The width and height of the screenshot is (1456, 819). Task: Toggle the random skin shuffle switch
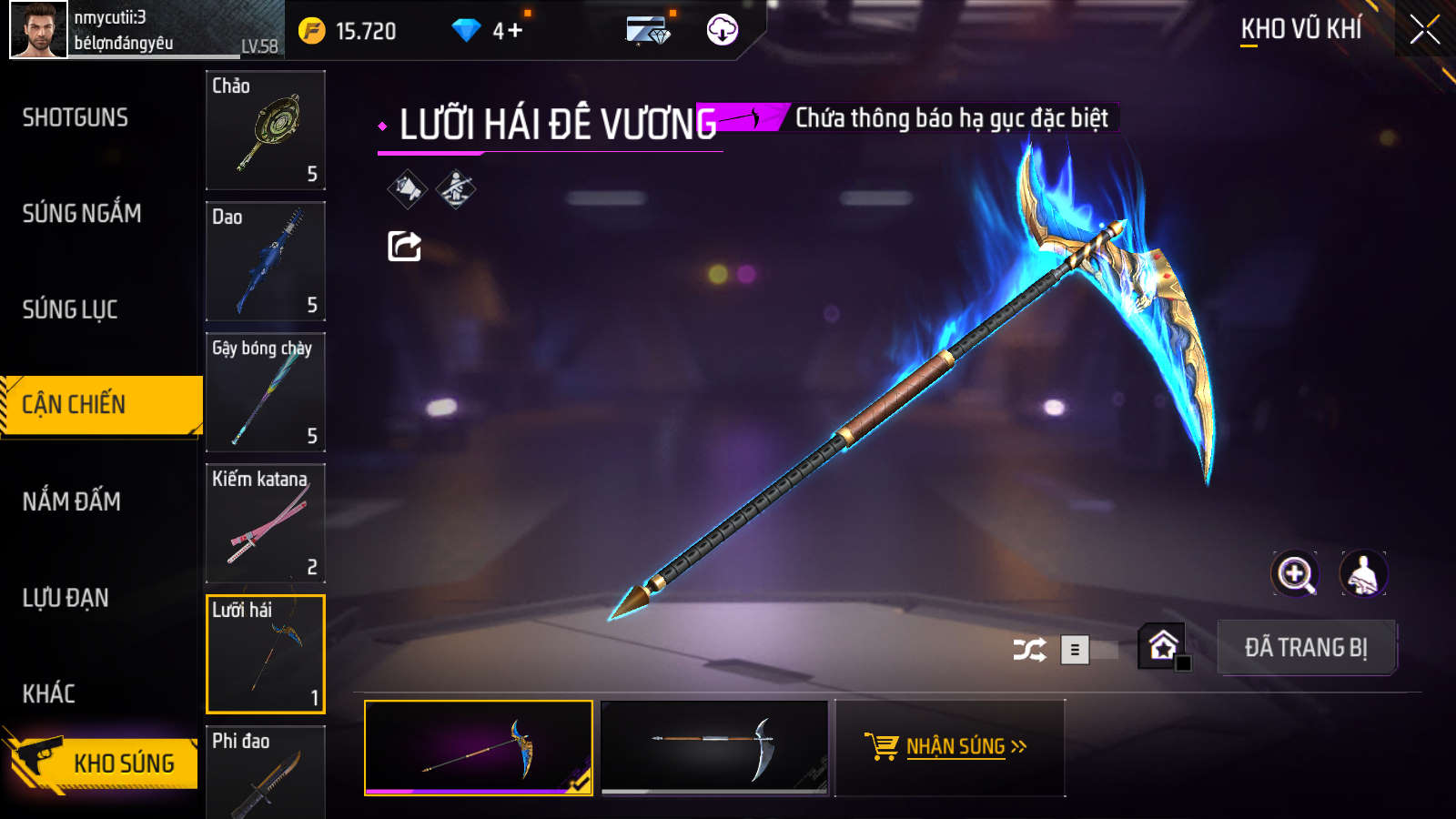(1087, 650)
